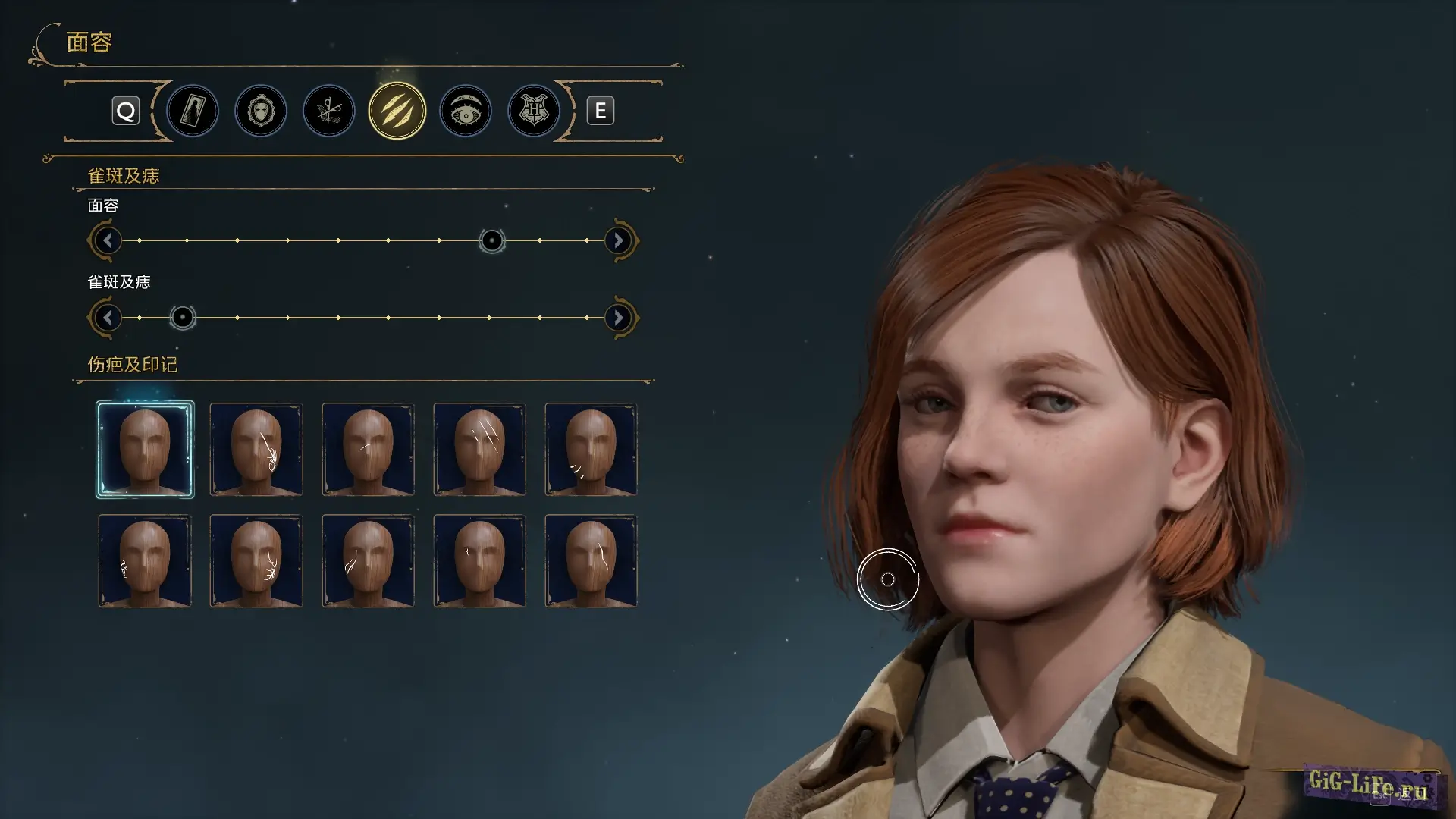Screen dimensions: 1456x819
Task: Pick the two wavy cheek lines scar
Action: pos(368,561)
